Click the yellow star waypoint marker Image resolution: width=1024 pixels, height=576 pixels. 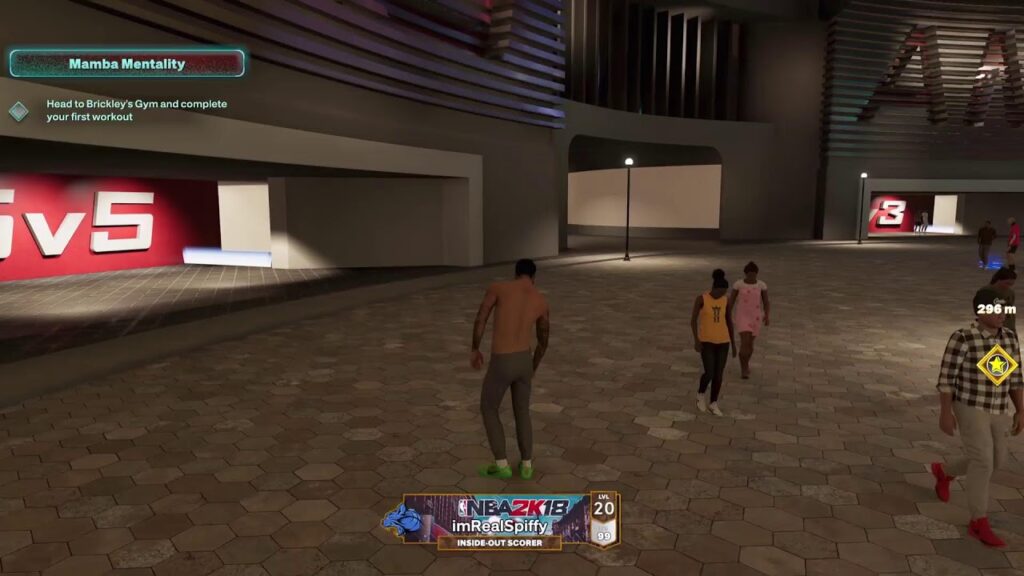pos(996,365)
